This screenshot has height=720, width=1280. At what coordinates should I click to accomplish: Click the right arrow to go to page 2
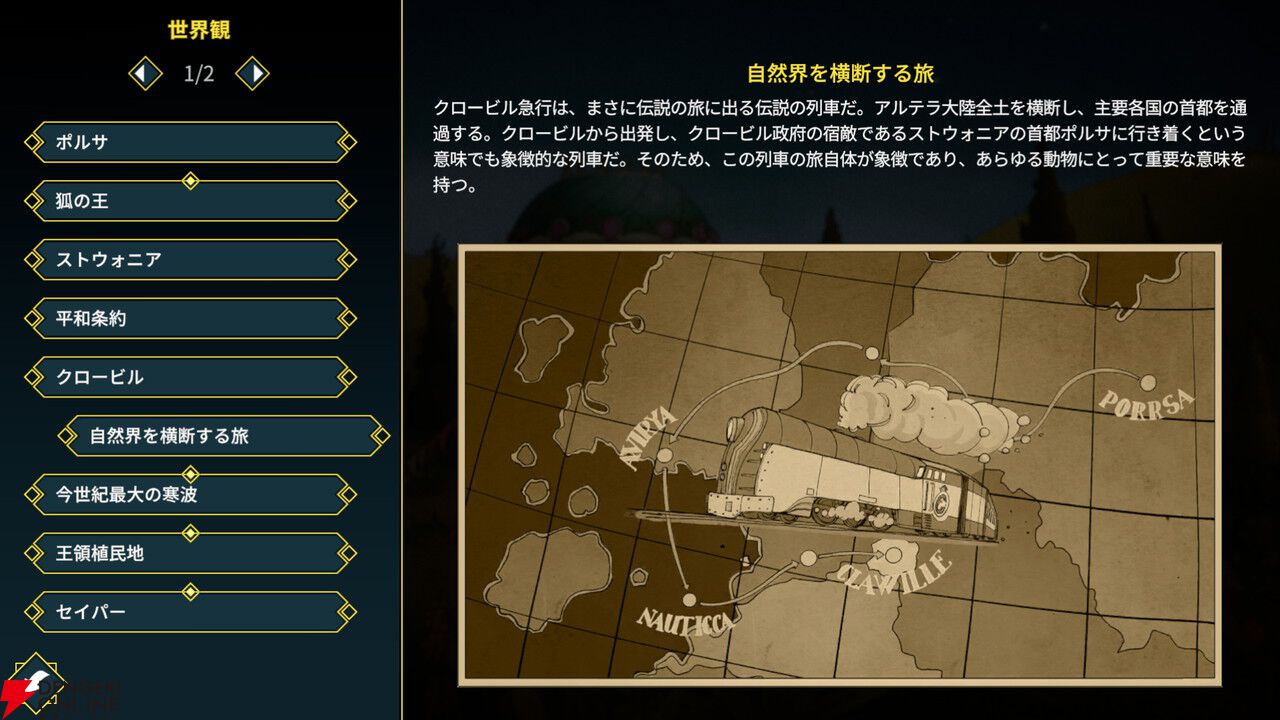point(252,74)
